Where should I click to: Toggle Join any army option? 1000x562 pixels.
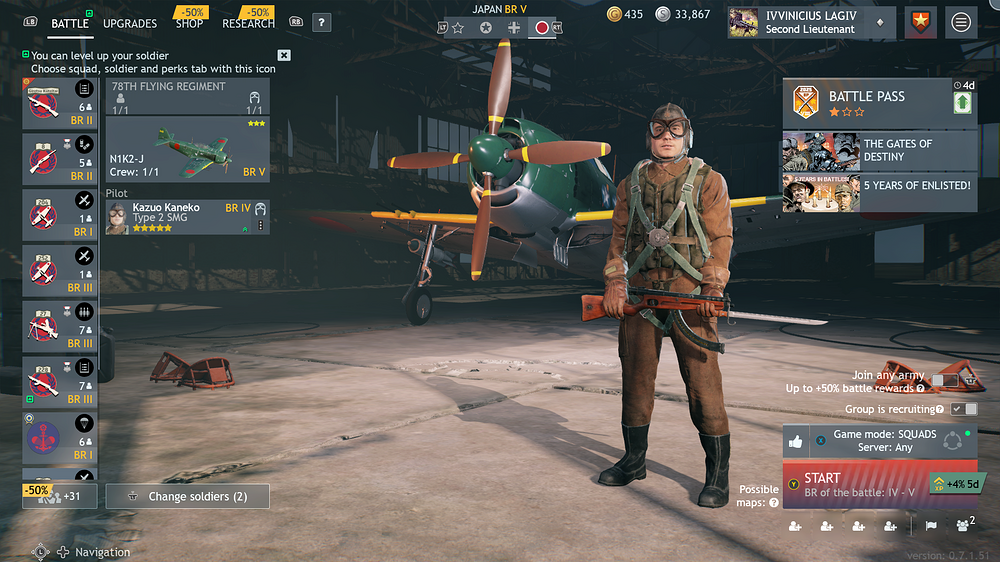(x=942, y=380)
